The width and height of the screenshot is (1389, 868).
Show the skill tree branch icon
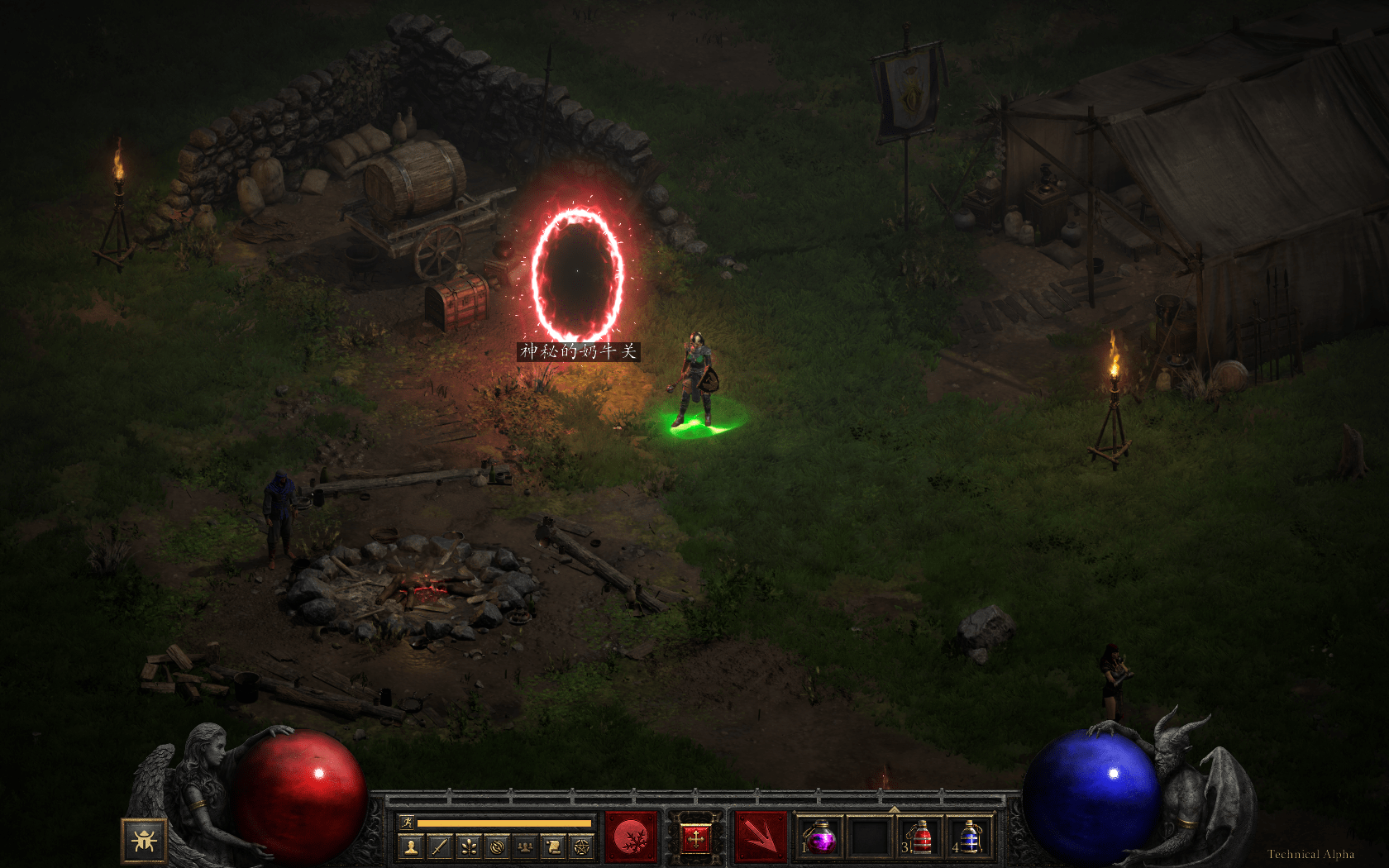coord(469,847)
